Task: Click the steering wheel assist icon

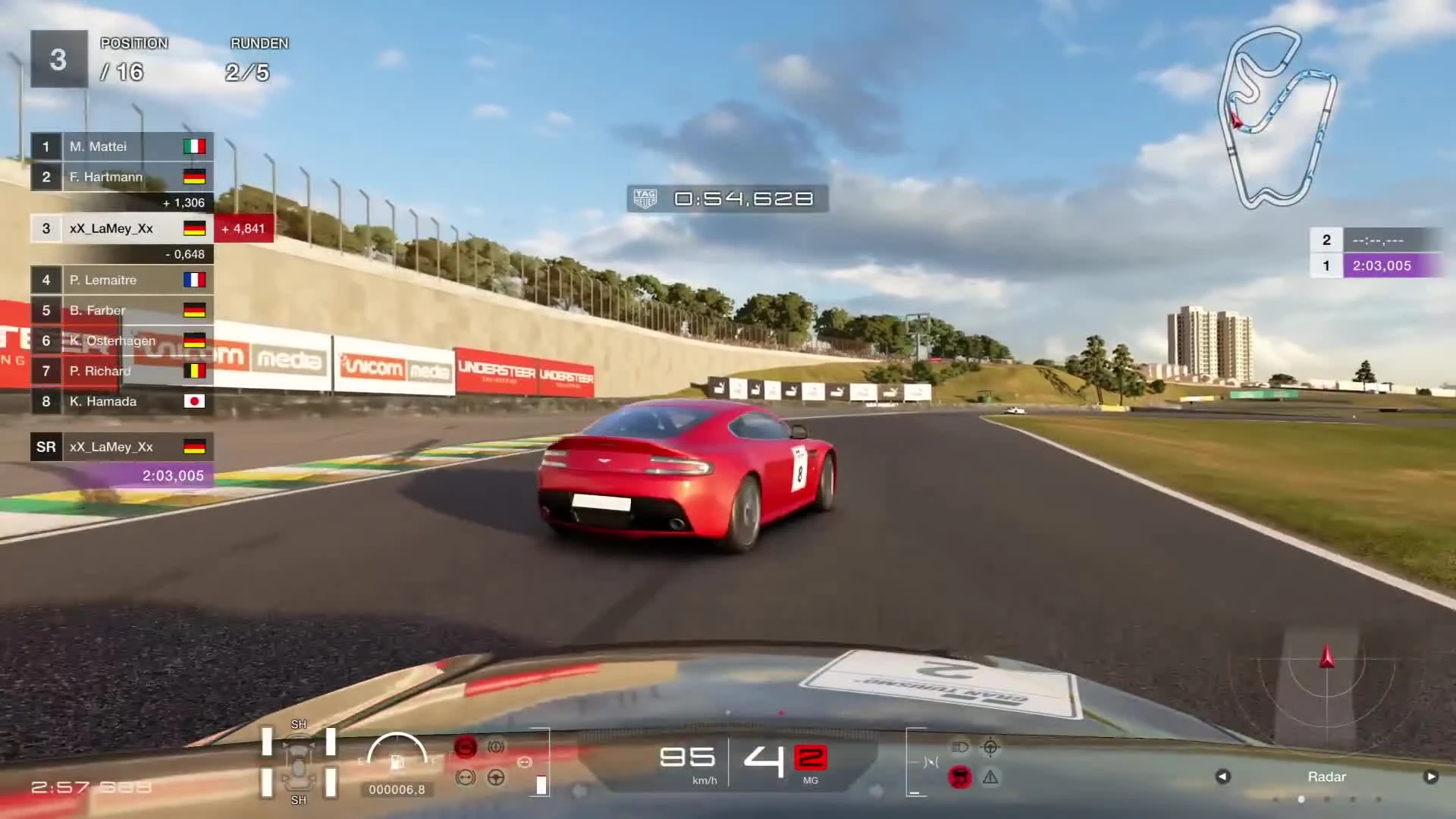Action: 495,779
